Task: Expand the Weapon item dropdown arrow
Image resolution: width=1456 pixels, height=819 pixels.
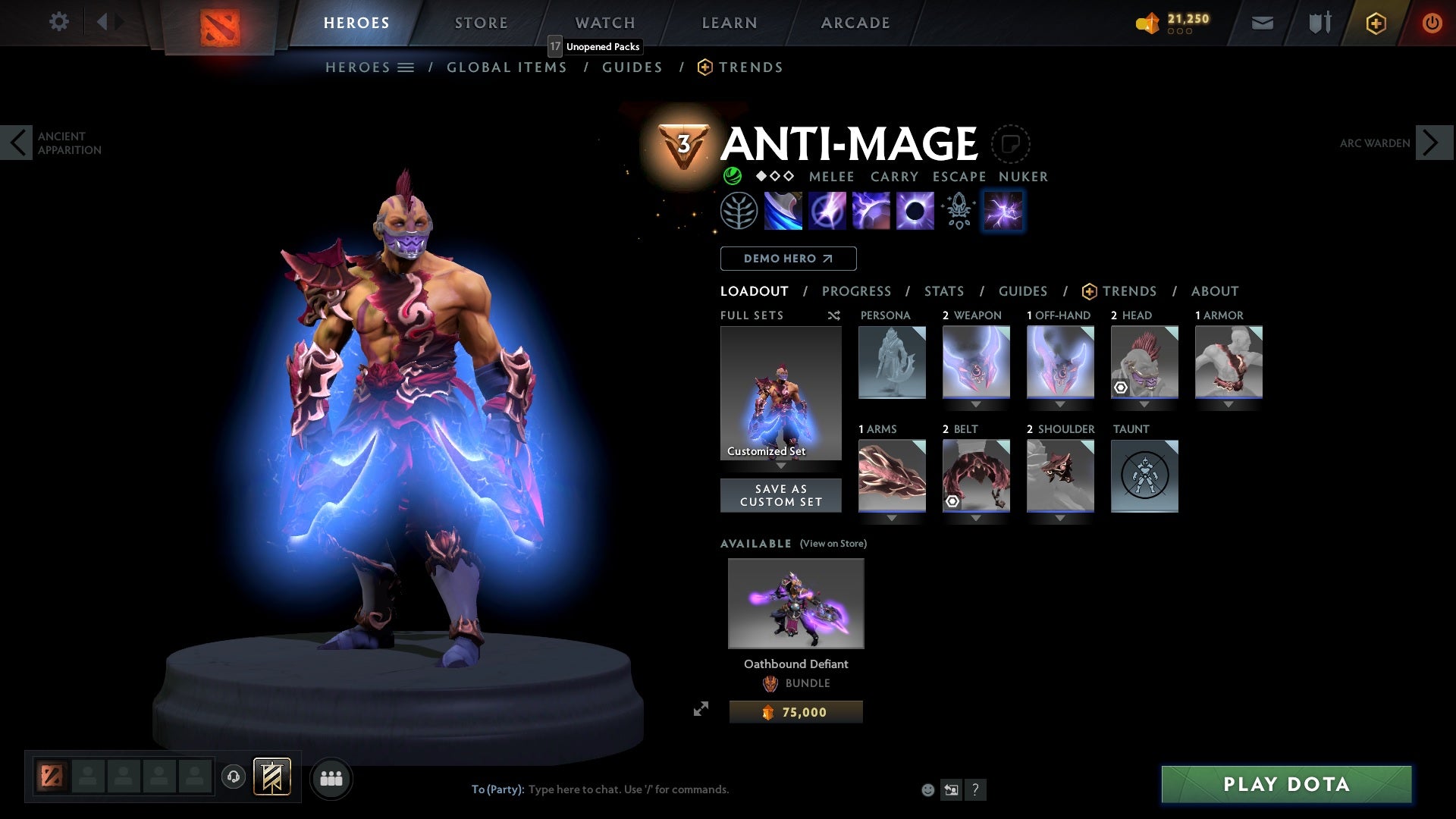Action: (975, 404)
